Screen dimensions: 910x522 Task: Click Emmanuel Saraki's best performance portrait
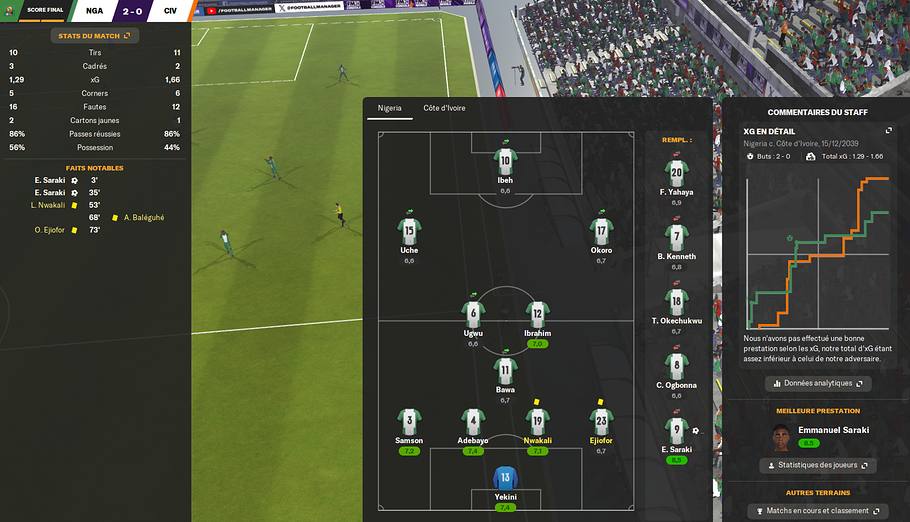pyautogui.click(x=782, y=438)
